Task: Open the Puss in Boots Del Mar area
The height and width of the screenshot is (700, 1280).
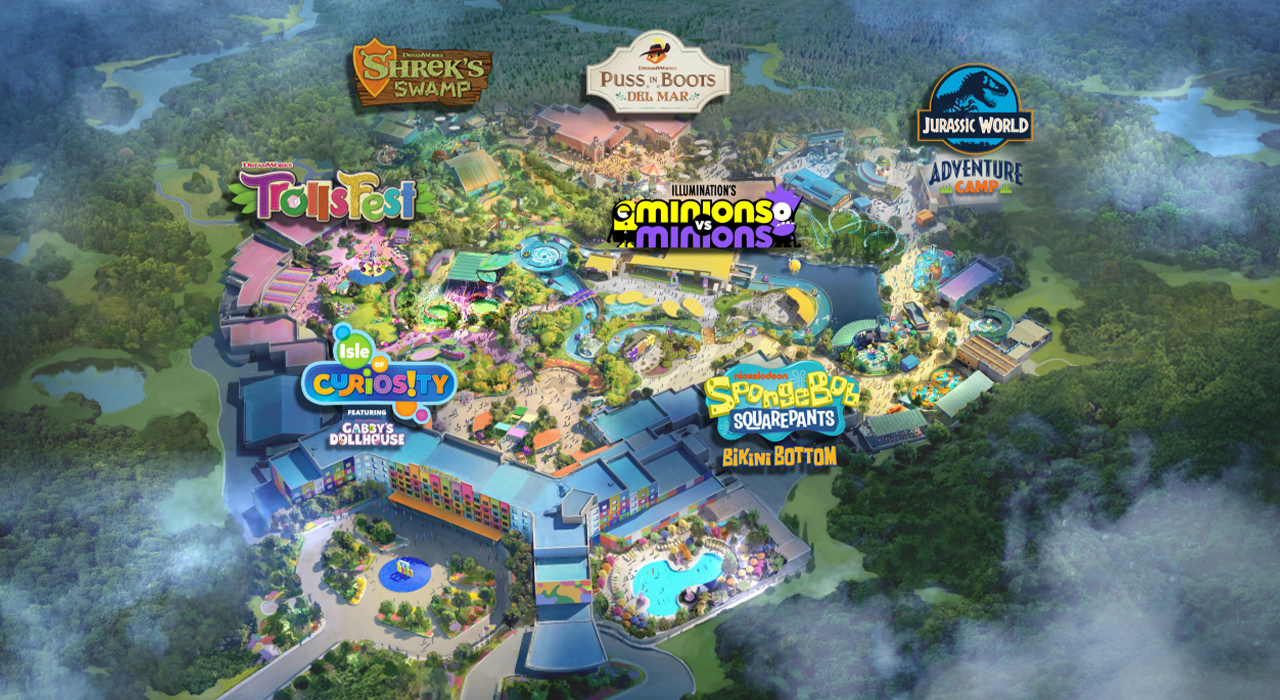Action: (657, 73)
